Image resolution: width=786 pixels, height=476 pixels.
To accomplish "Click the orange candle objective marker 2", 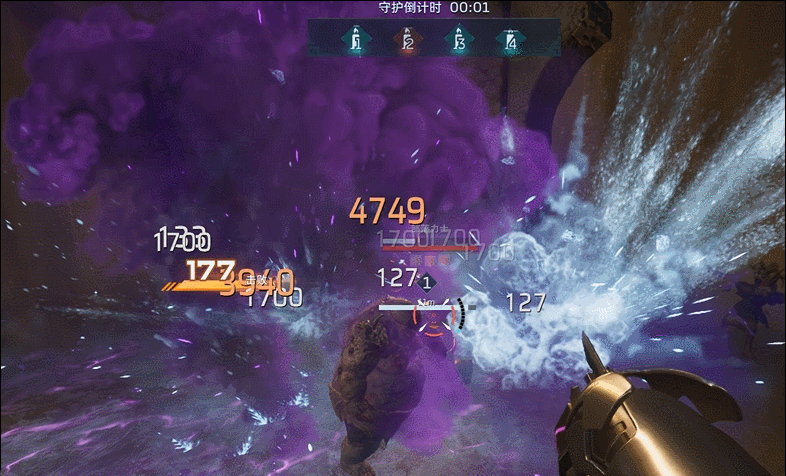I will 407,41.
